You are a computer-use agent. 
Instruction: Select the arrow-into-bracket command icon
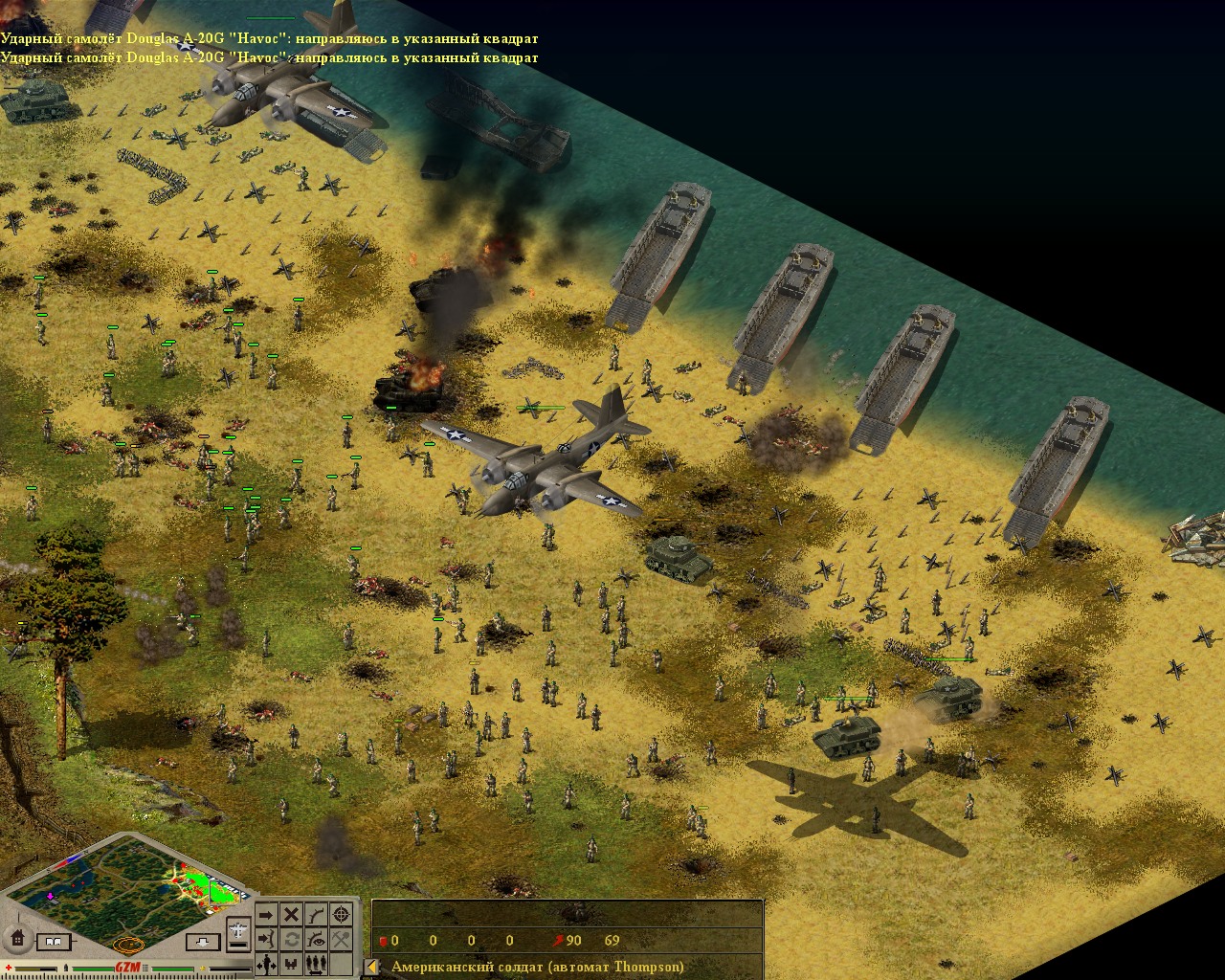click(266, 939)
